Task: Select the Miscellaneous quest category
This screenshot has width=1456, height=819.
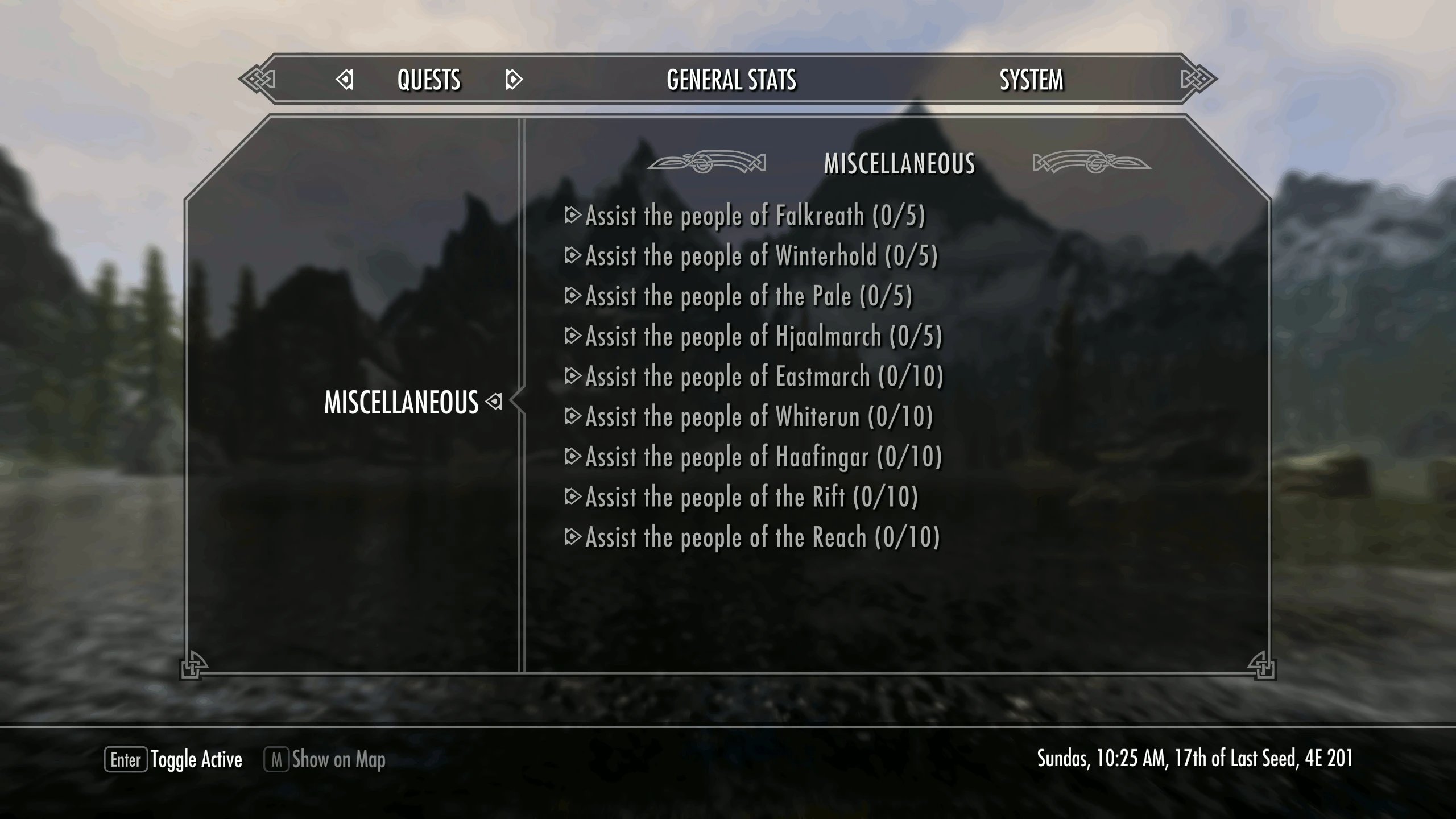Action: (x=401, y=403)
